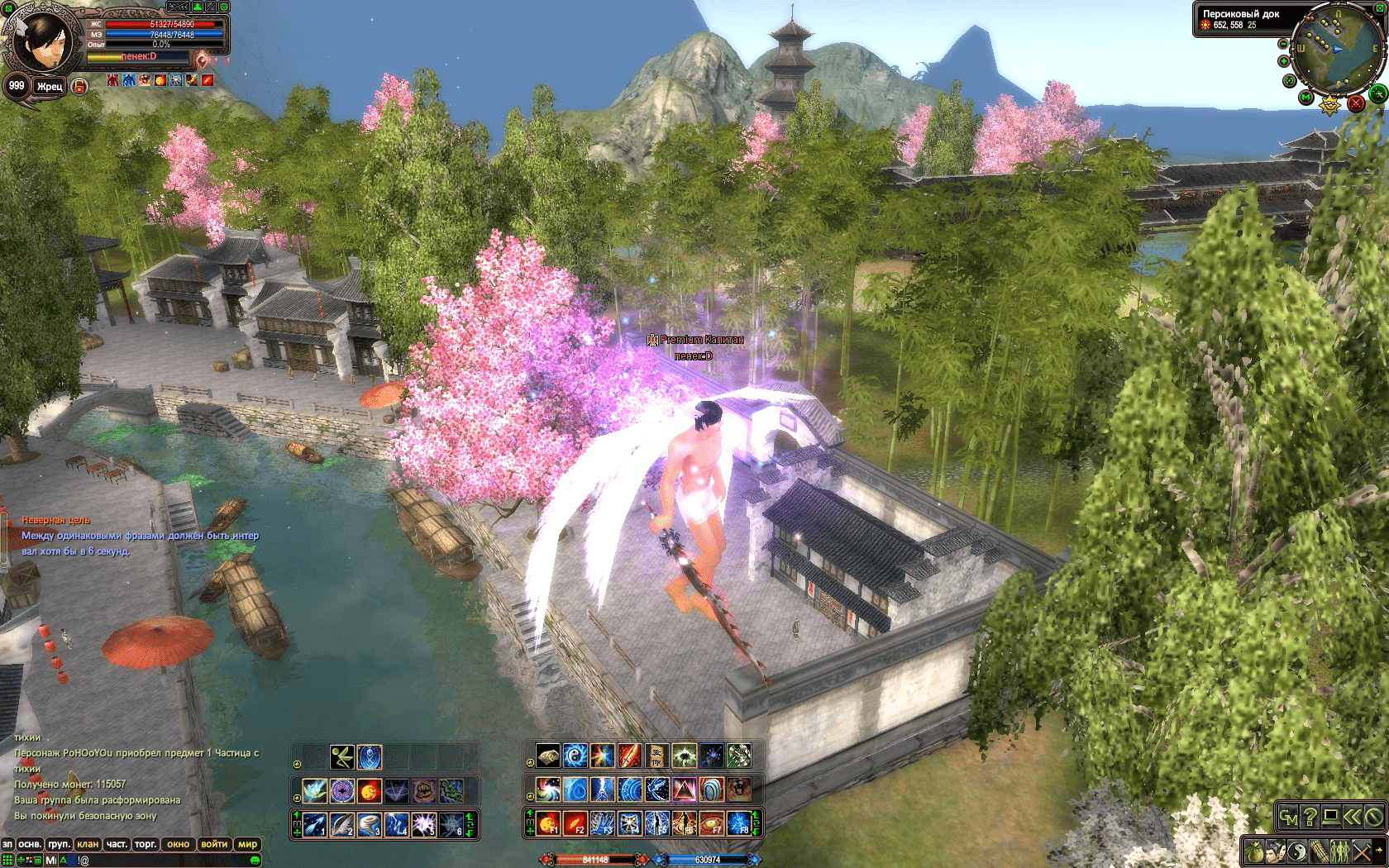Switch chat to the мир tab
Screen dimensions: 1389x868
point(247,844)
